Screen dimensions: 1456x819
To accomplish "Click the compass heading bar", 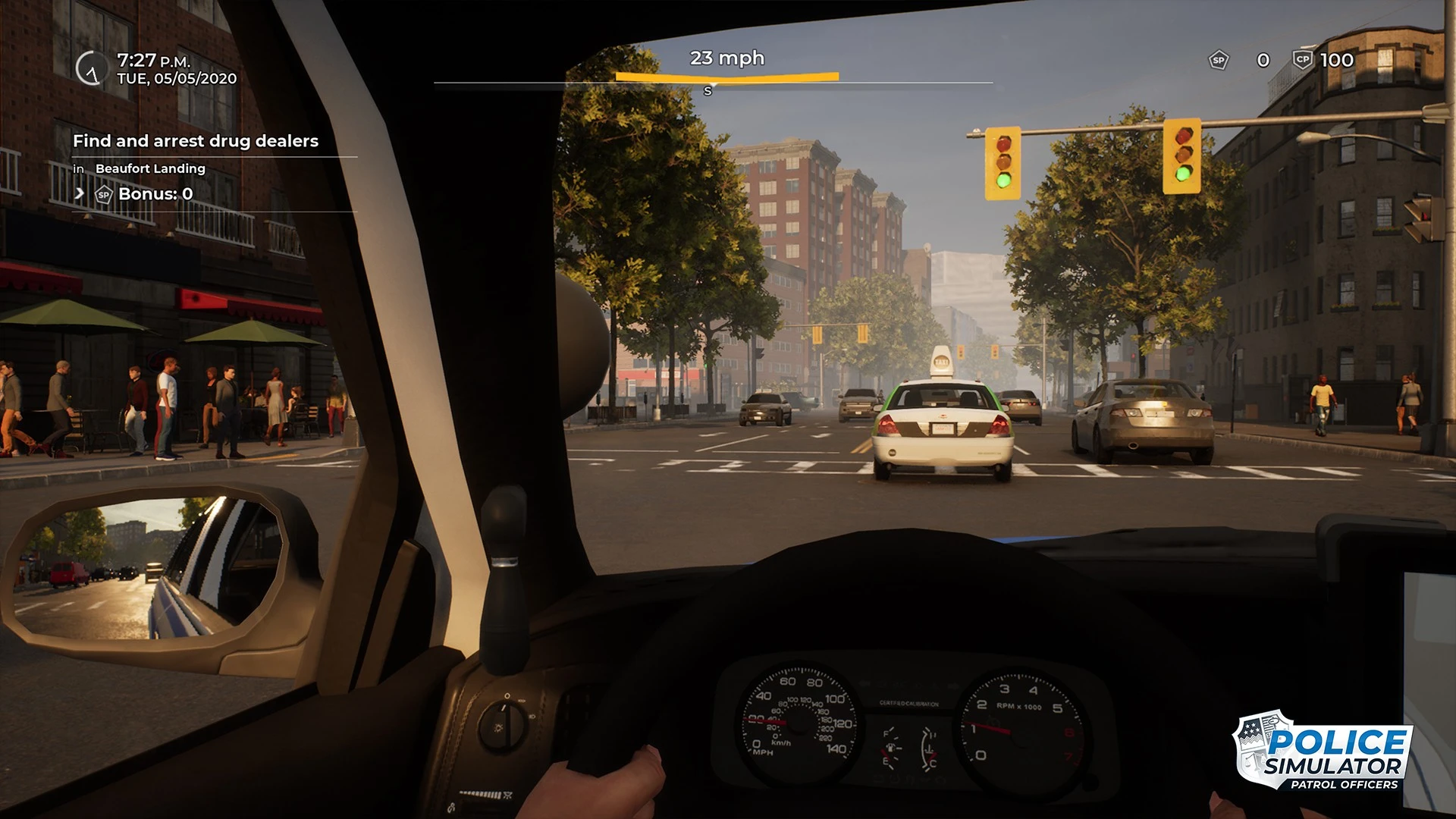I will pyautogui.click(x=713, y=82).
